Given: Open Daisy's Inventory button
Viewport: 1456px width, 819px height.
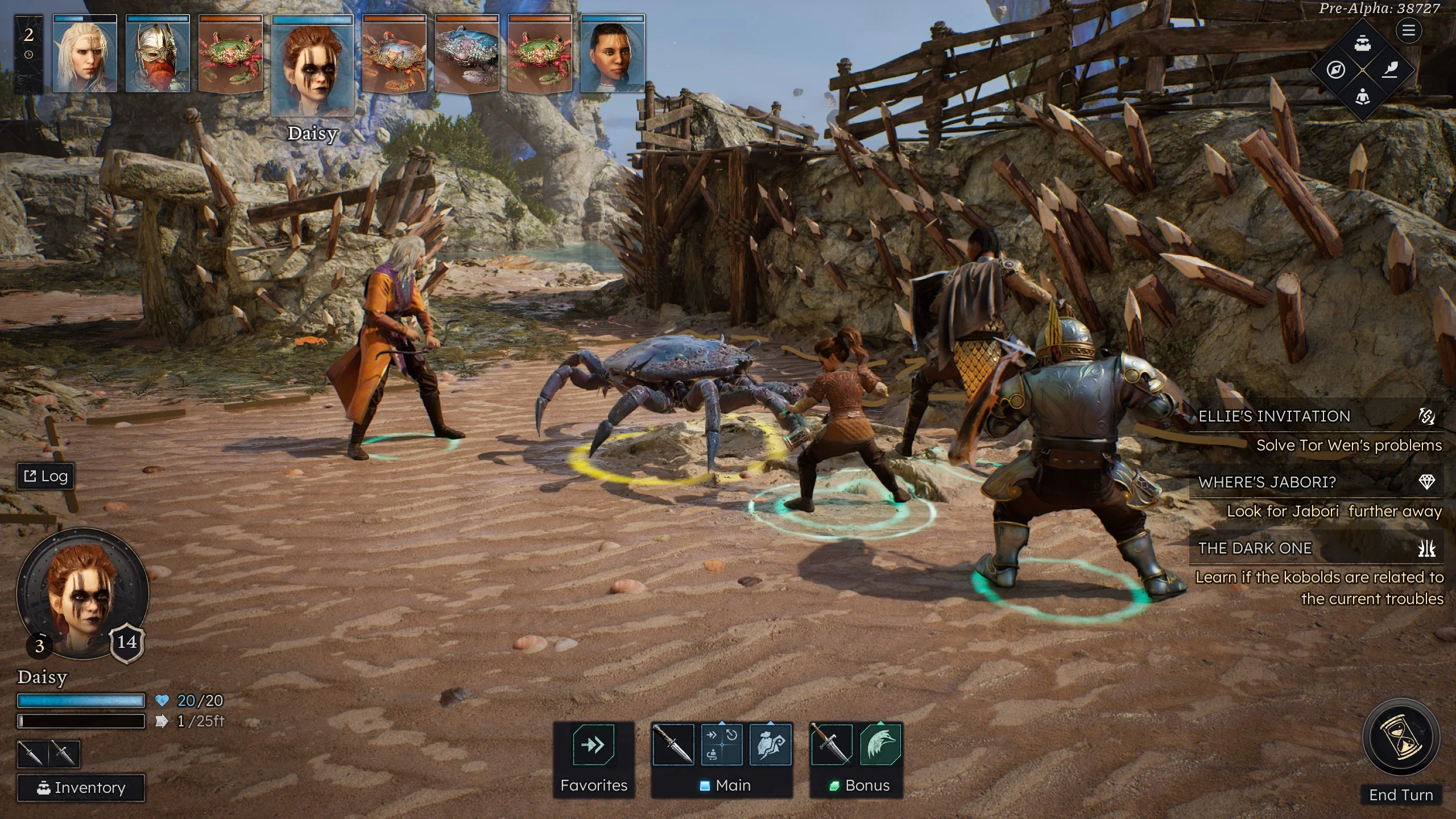Looking at the screenshot, I should (x=81, y=788).
